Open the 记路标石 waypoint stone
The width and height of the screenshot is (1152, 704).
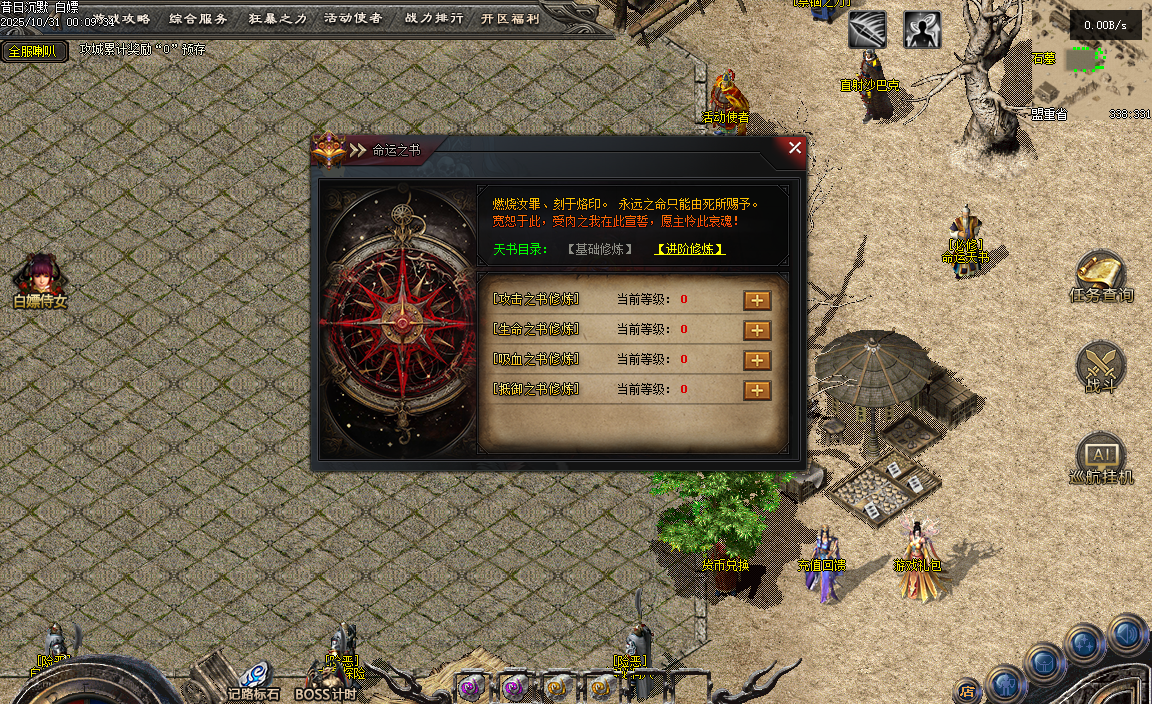(x=254, y=680)
